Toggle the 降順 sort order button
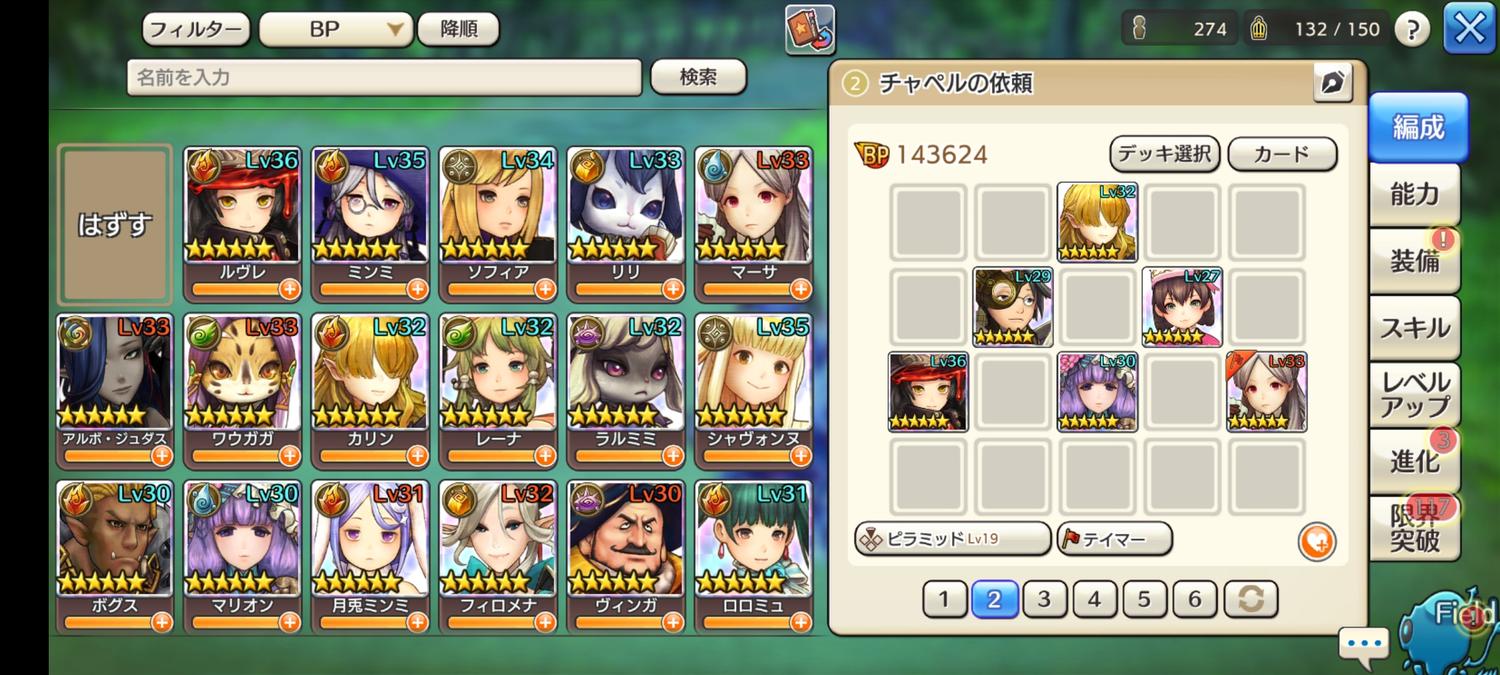 pos(459,29)
